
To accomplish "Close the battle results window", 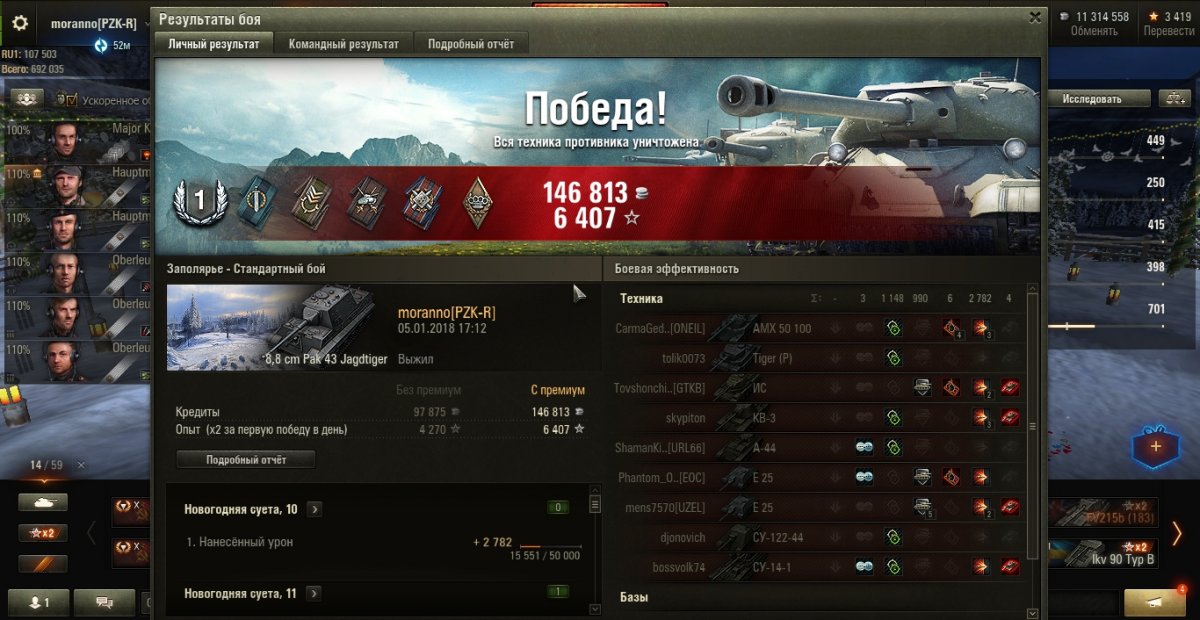I will 1035,17.
